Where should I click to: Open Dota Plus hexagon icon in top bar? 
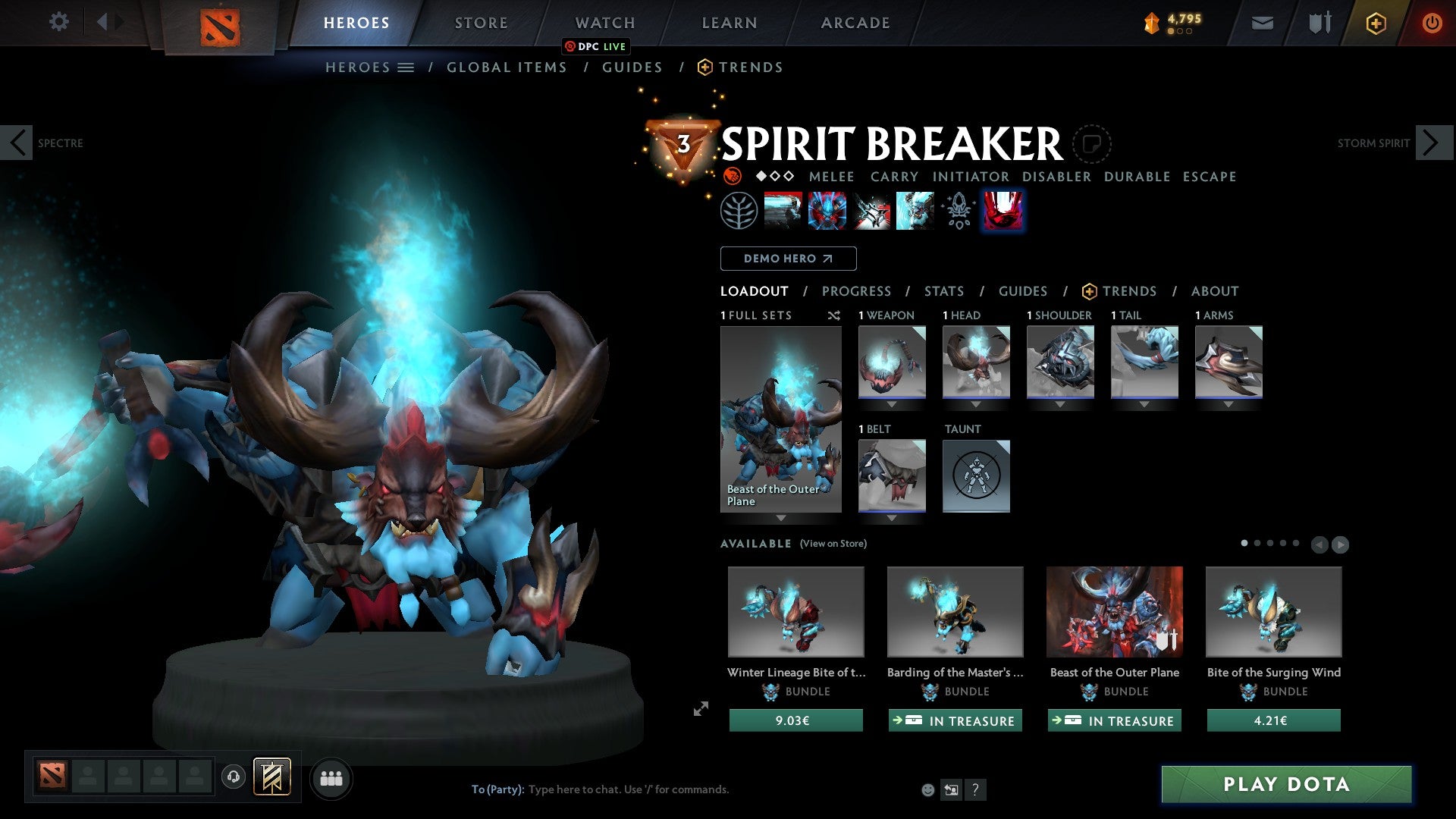1375,23
